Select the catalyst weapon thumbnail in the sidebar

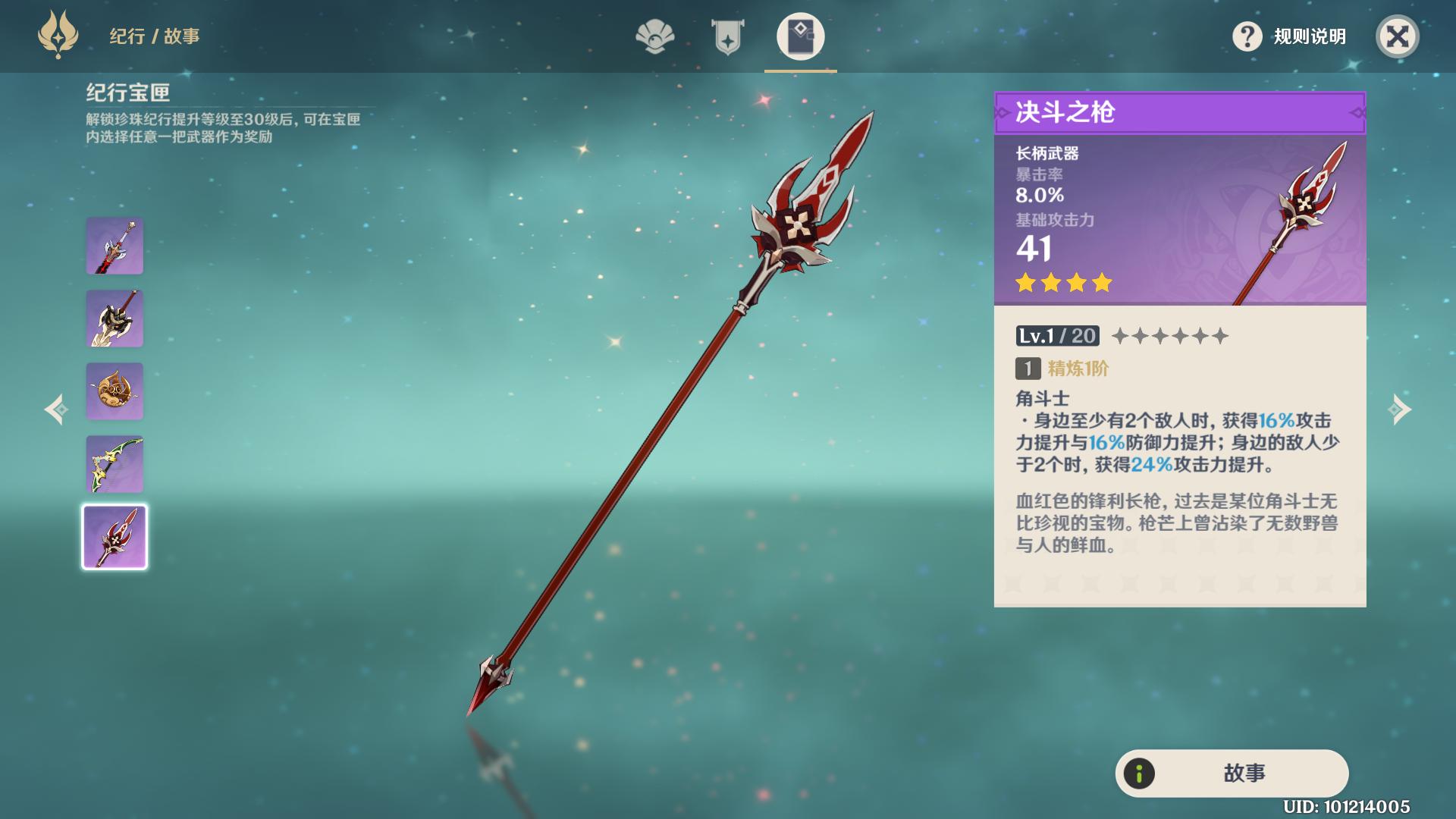(x=115, y=391)
